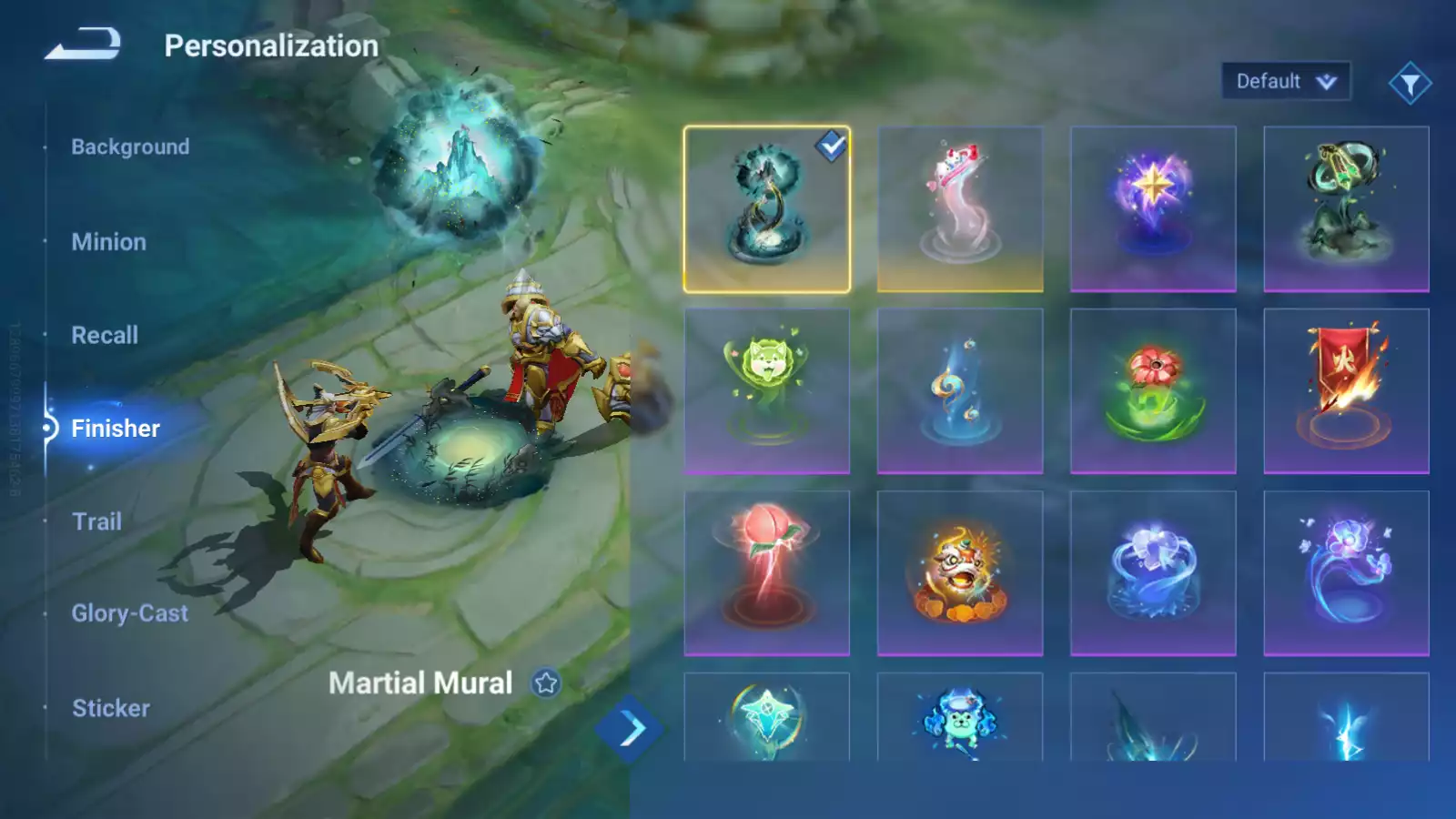Image resolution: width=1456 pixels, height=819 pixels.
Task: Open the Minion category
Action: coord(108,242)
